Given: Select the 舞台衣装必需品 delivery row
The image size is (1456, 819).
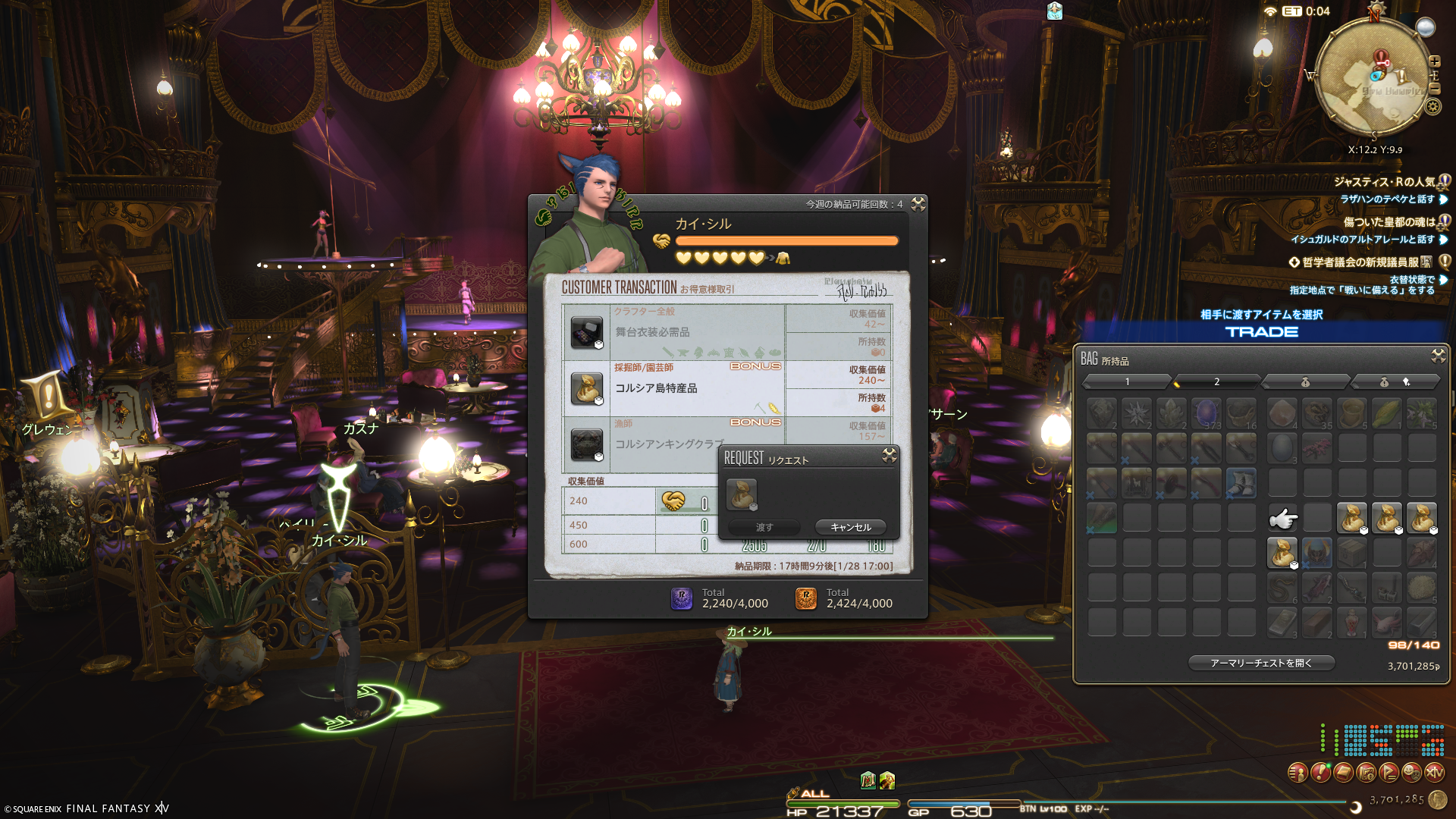Looking at the screenshot, I should [x=673, y=332].
